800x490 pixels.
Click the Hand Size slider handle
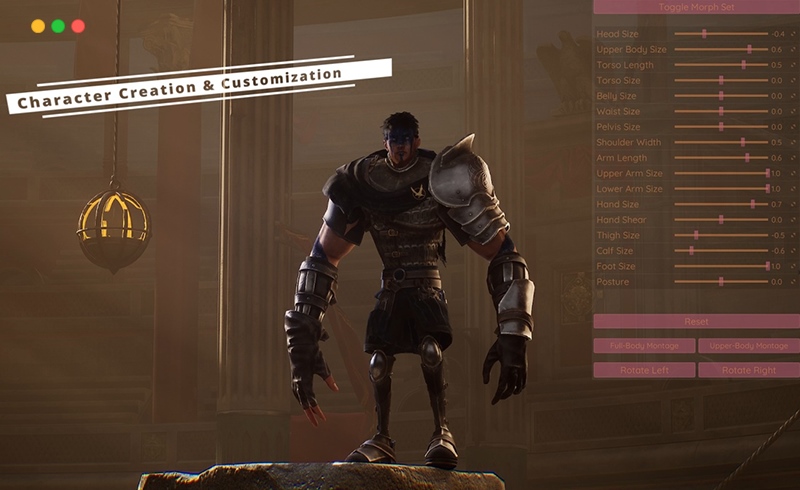tap(753, 204)
